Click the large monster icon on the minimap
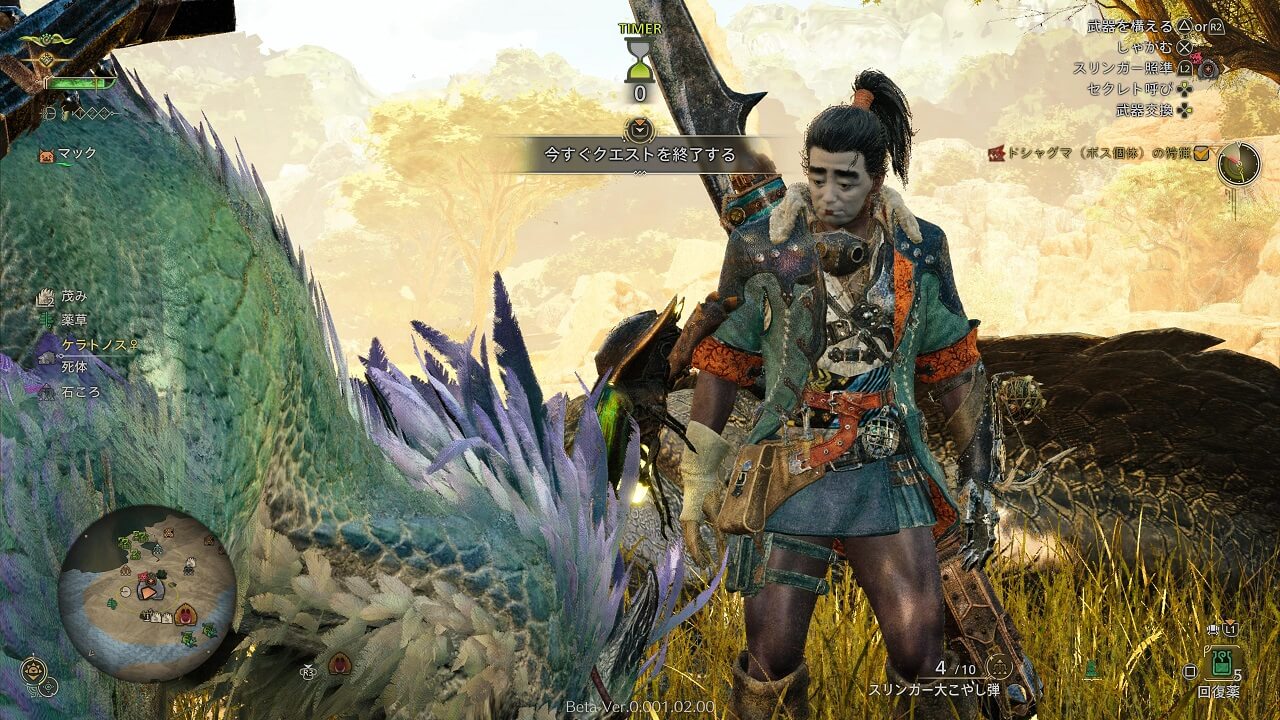The image size is (1280, 720). click(x=186, y=615)
